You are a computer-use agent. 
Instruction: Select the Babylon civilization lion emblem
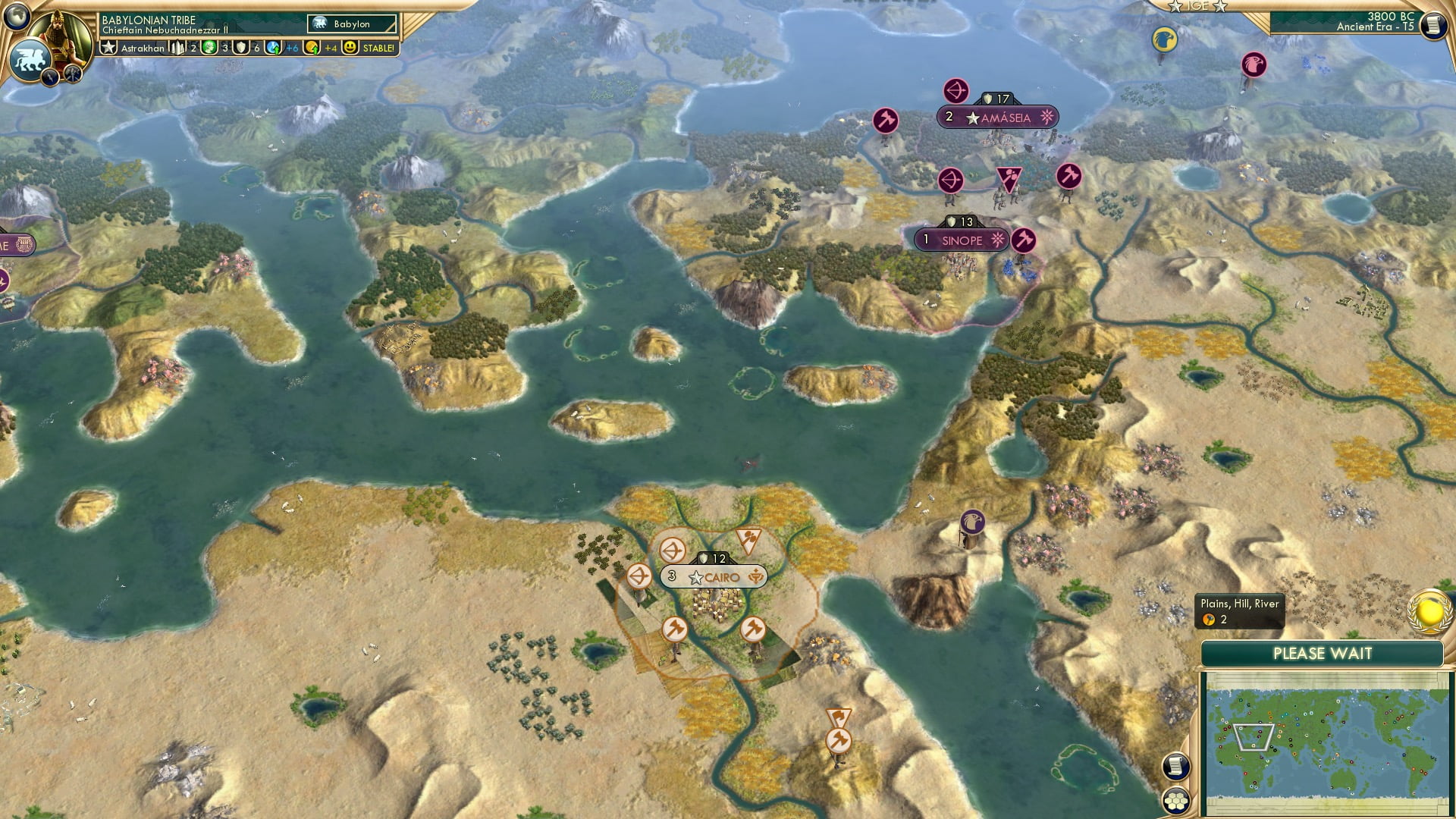29,59
